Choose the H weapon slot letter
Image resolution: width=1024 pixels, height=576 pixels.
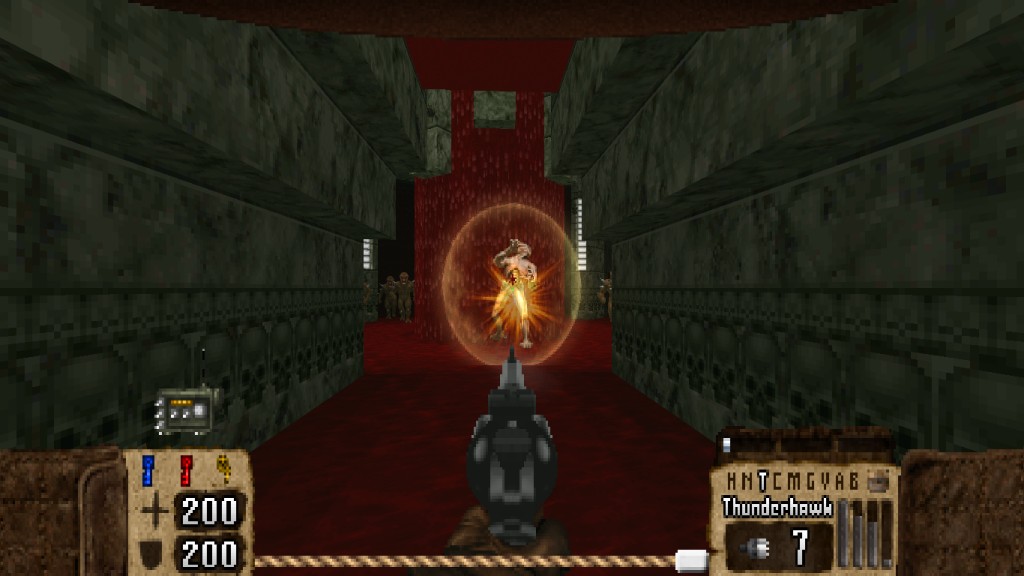(731, 479)
